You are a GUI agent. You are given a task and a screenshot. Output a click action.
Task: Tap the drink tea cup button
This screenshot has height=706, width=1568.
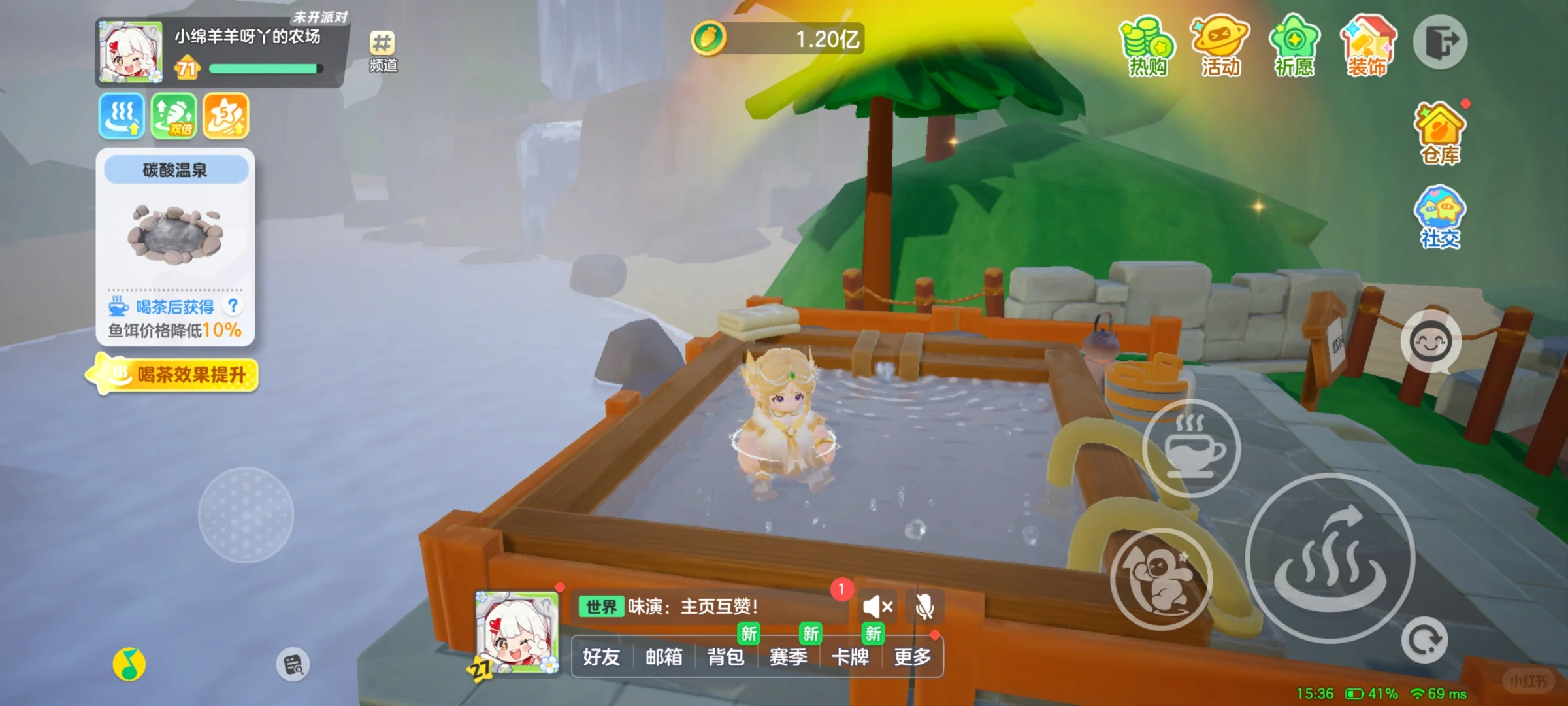point(1191,449)
